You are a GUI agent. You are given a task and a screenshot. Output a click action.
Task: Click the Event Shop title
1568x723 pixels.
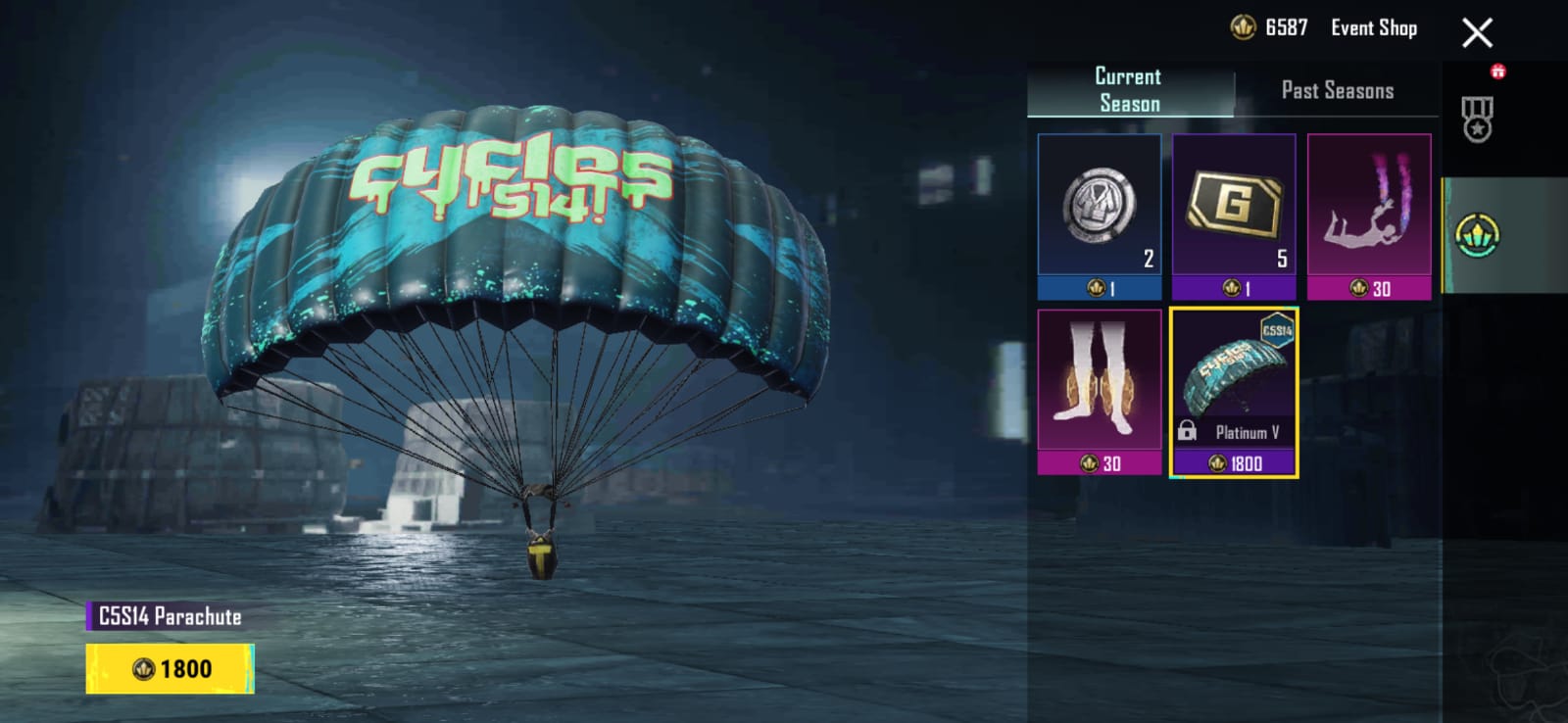pyautogui.click(x=1375, y=26)
